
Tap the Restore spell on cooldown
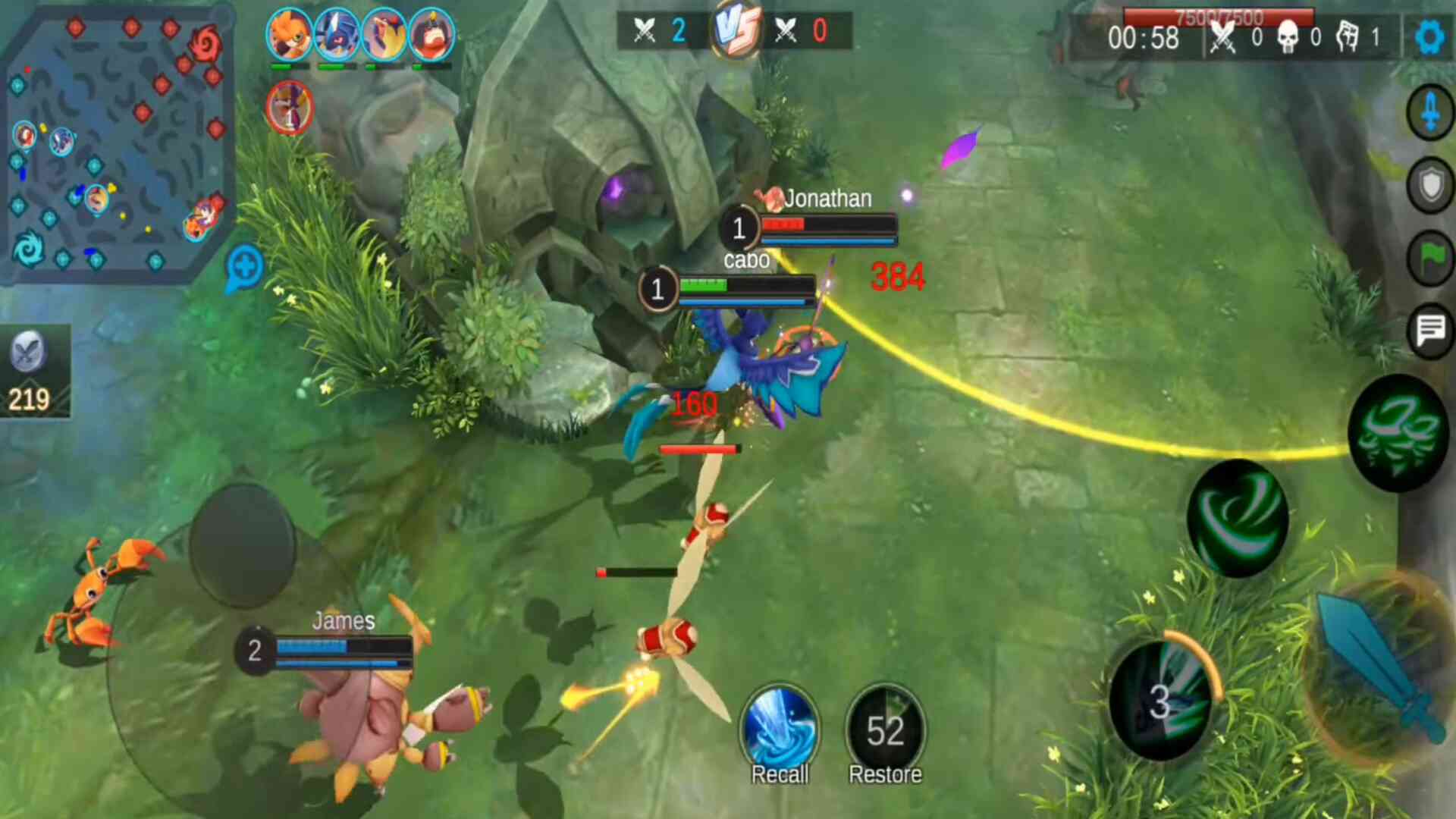point(885,730)
